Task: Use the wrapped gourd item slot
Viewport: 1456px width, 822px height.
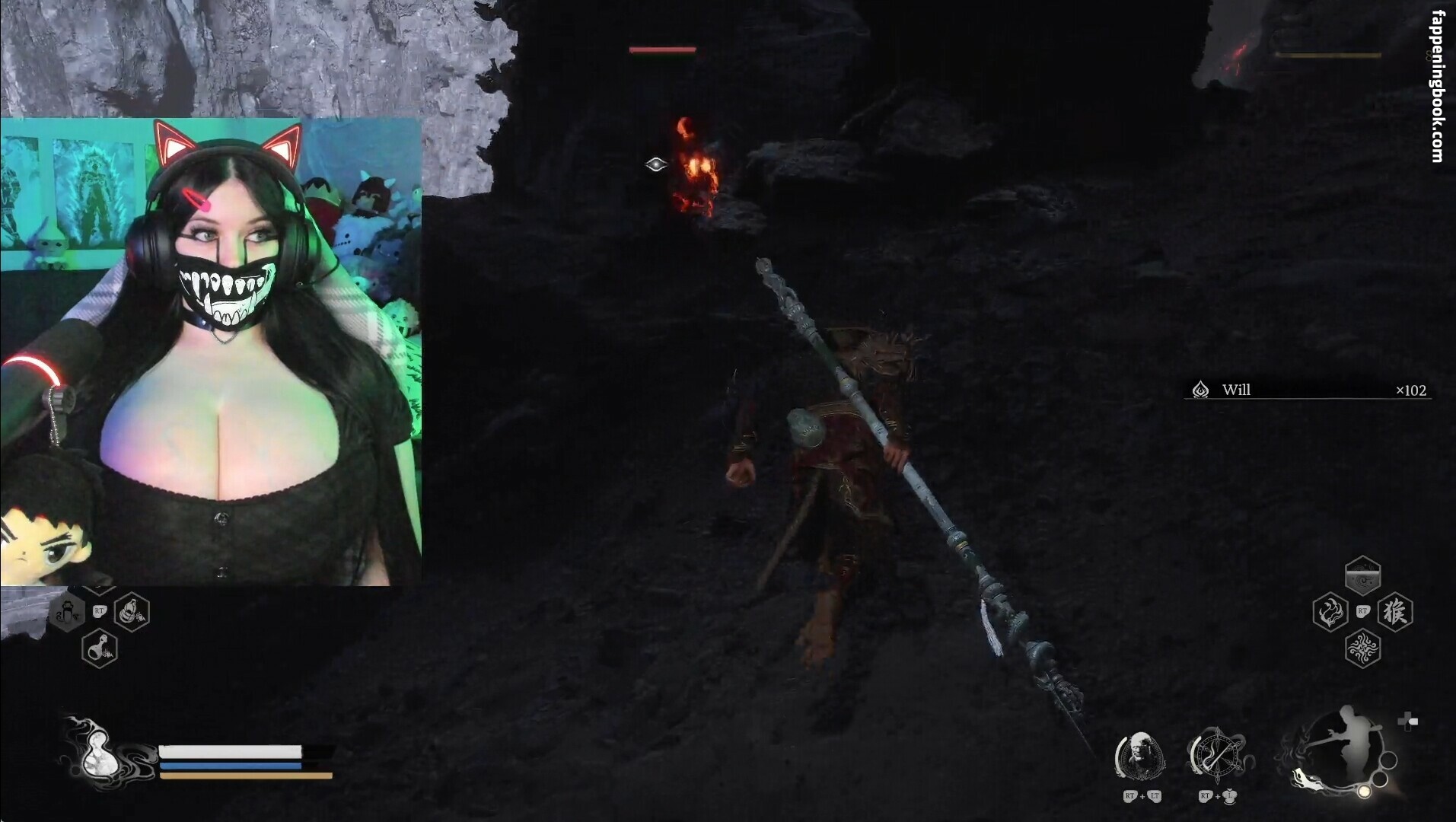Action: click(x=131, y=612)
